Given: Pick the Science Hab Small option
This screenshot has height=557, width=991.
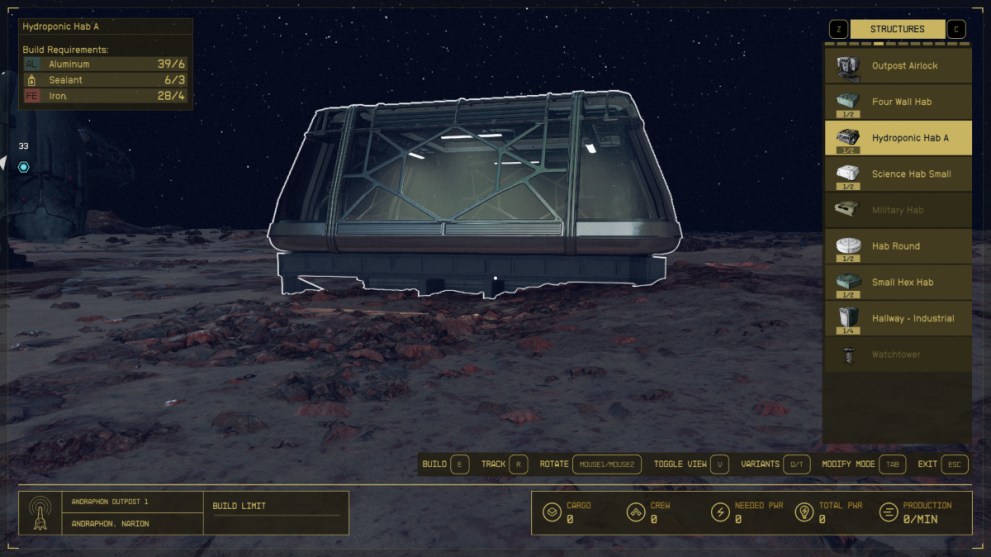Looking at the screenshot, I should pos(897,174).
